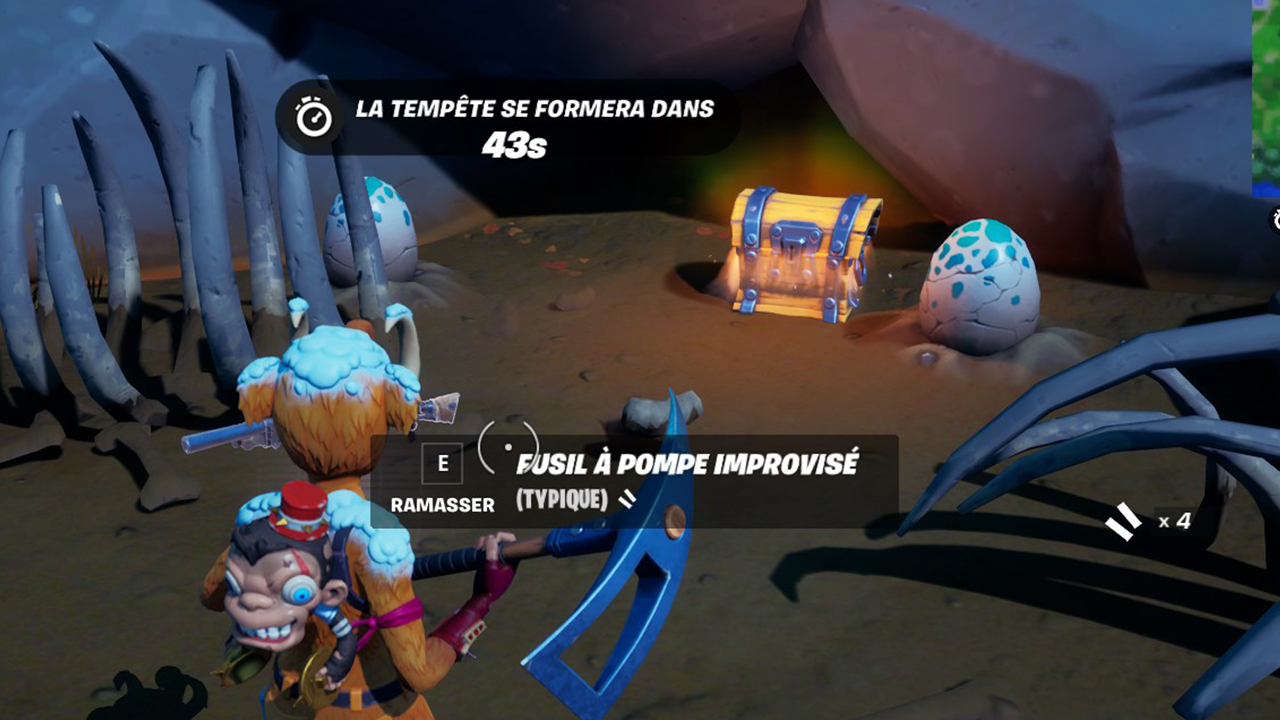Click the E key prompt in the pickup dialog
Screen dimensions: 1280x720
(x=442, y=463)
